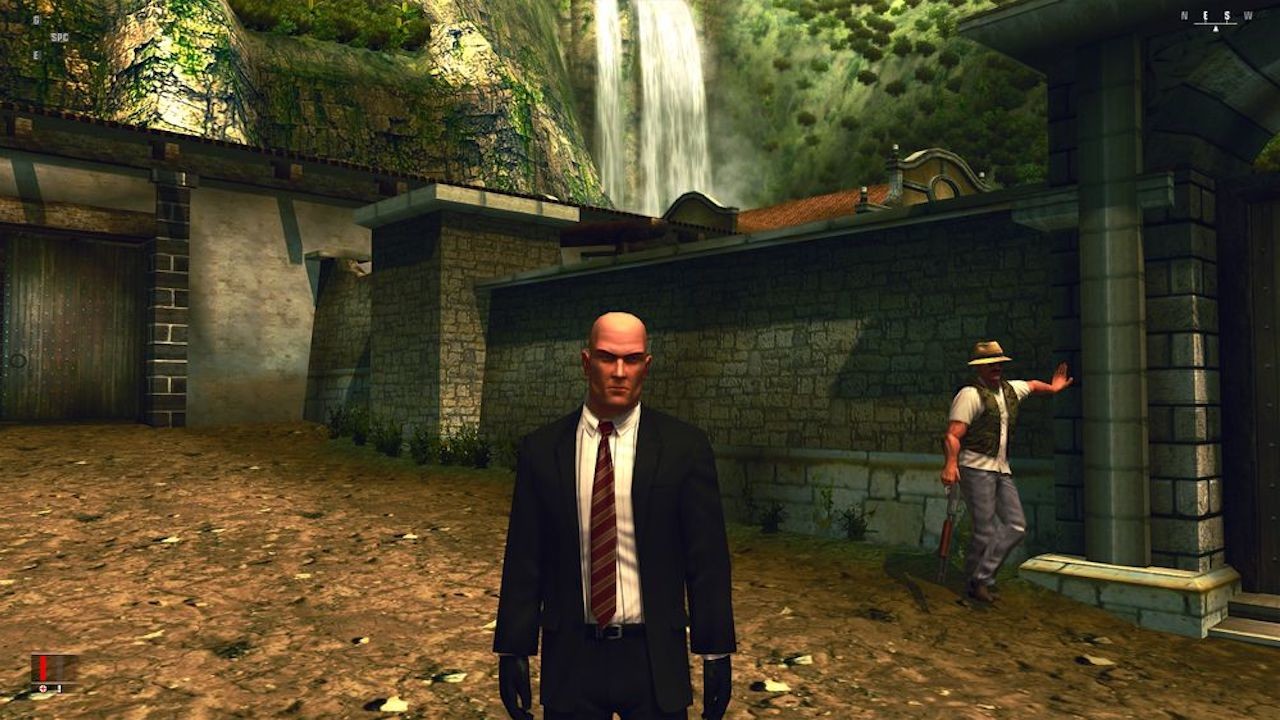Viewport: 1280px width, 720px height.
Task: Click the red health bar segment
Action: (x=43, y=669)
